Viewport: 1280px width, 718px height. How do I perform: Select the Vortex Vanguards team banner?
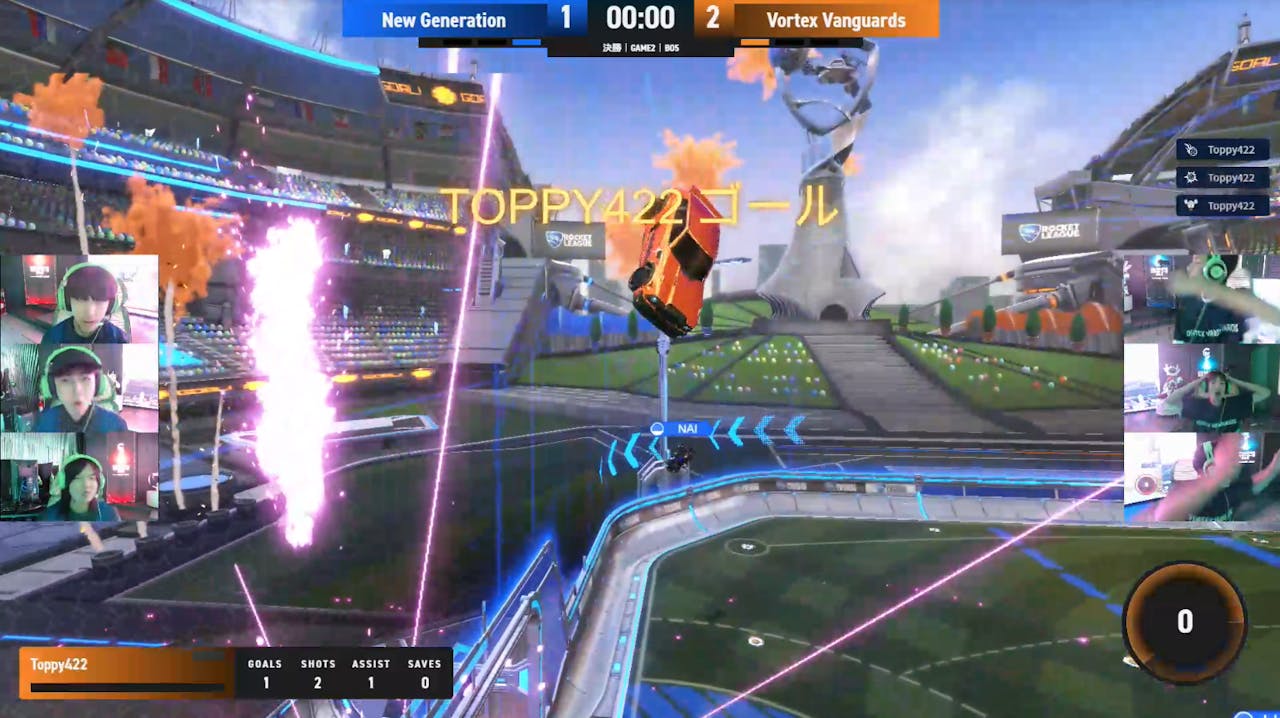(x=836, y=20)
